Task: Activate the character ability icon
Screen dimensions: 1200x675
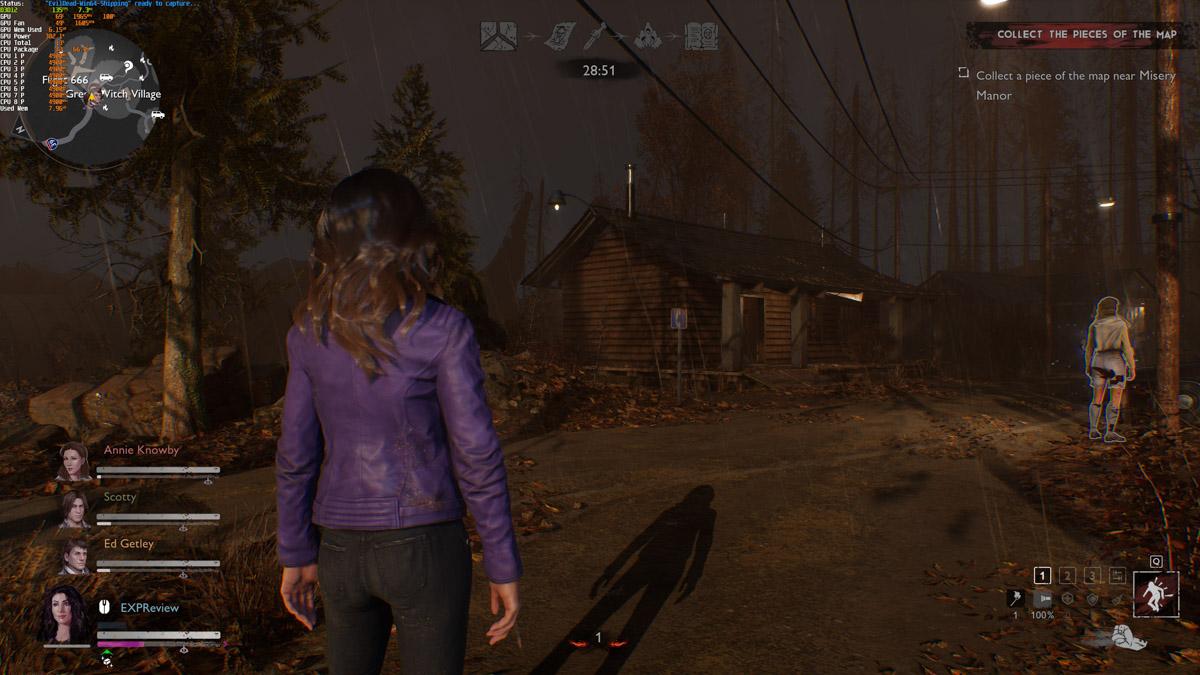Action: pyautogui.click(x=1156, y=594)
